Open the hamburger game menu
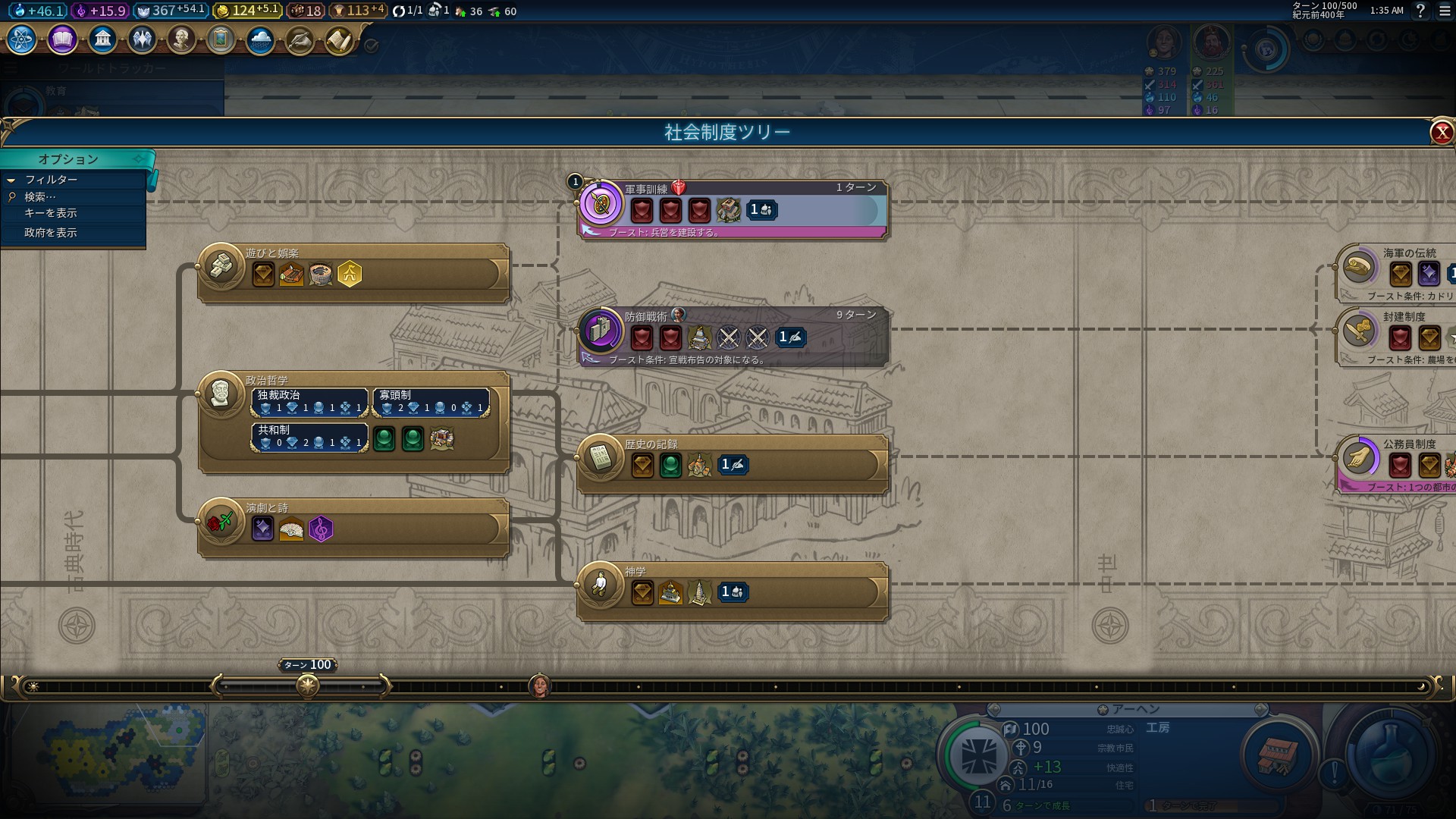Viewport: 1456px width, 819px height. click(1445, 11)
